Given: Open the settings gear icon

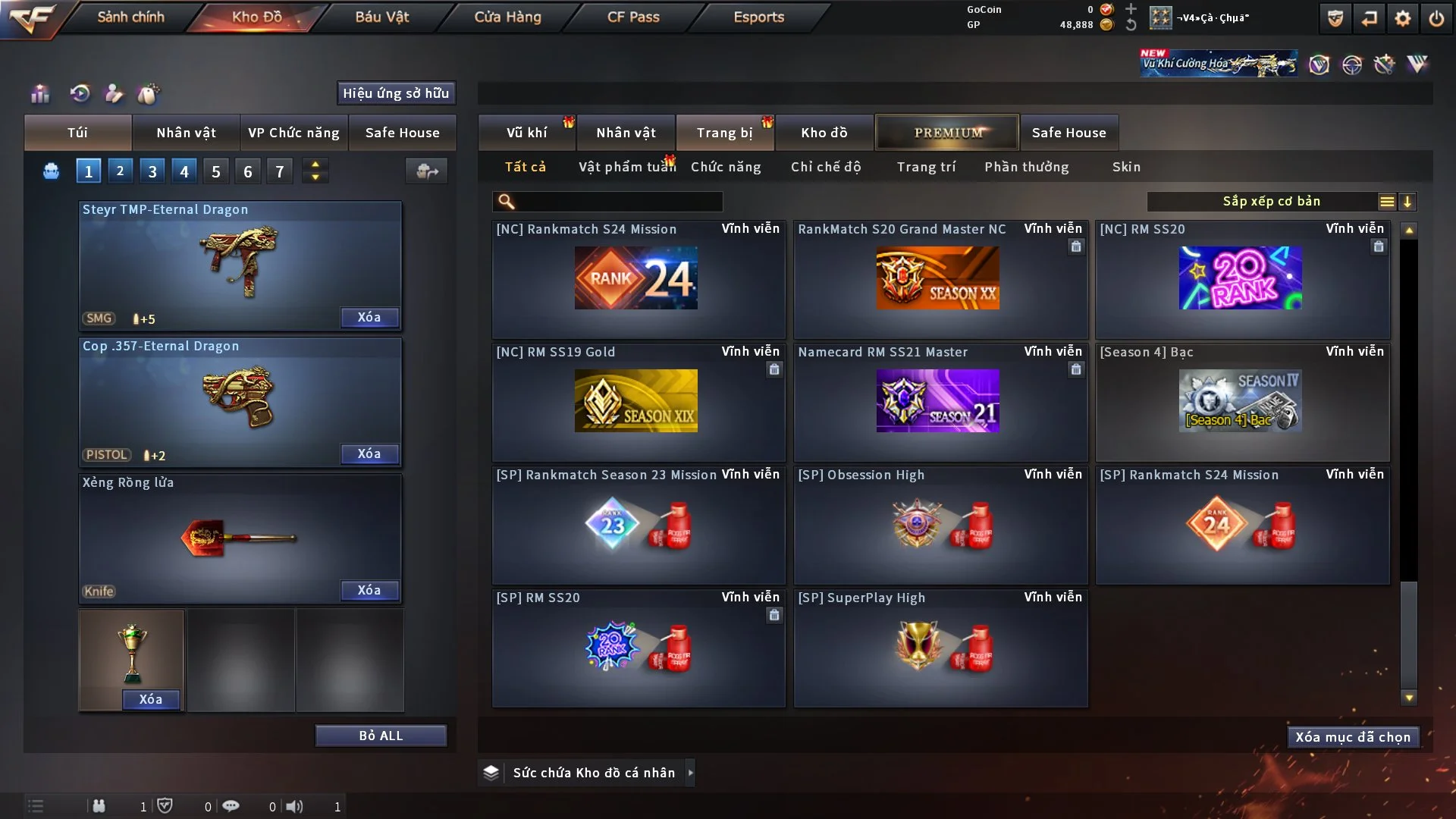Looking at the screenshot, I should [x=1402, y=18].
